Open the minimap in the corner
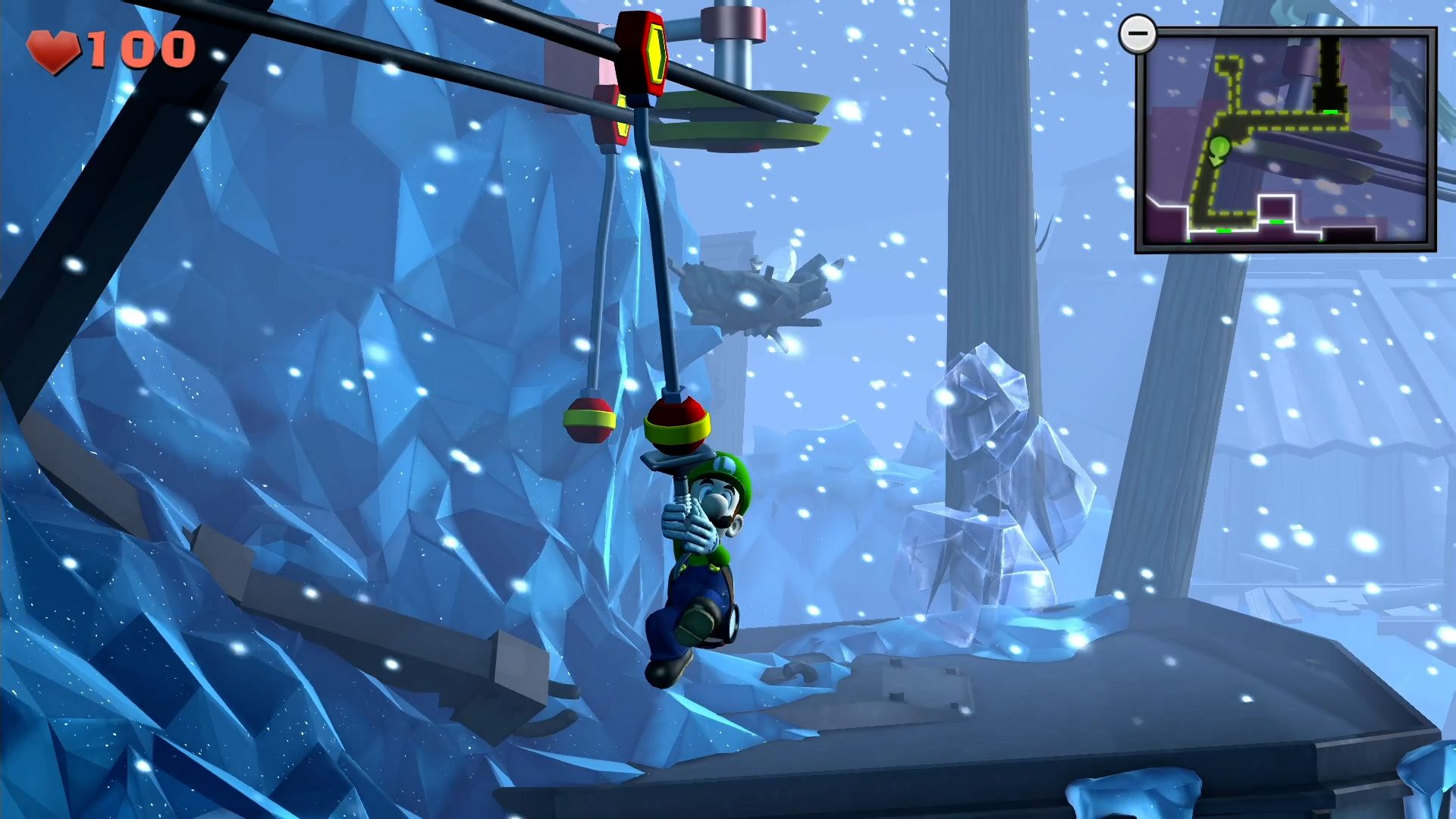The width and height of the screenshot is (1456, 819). point(1286,140)
